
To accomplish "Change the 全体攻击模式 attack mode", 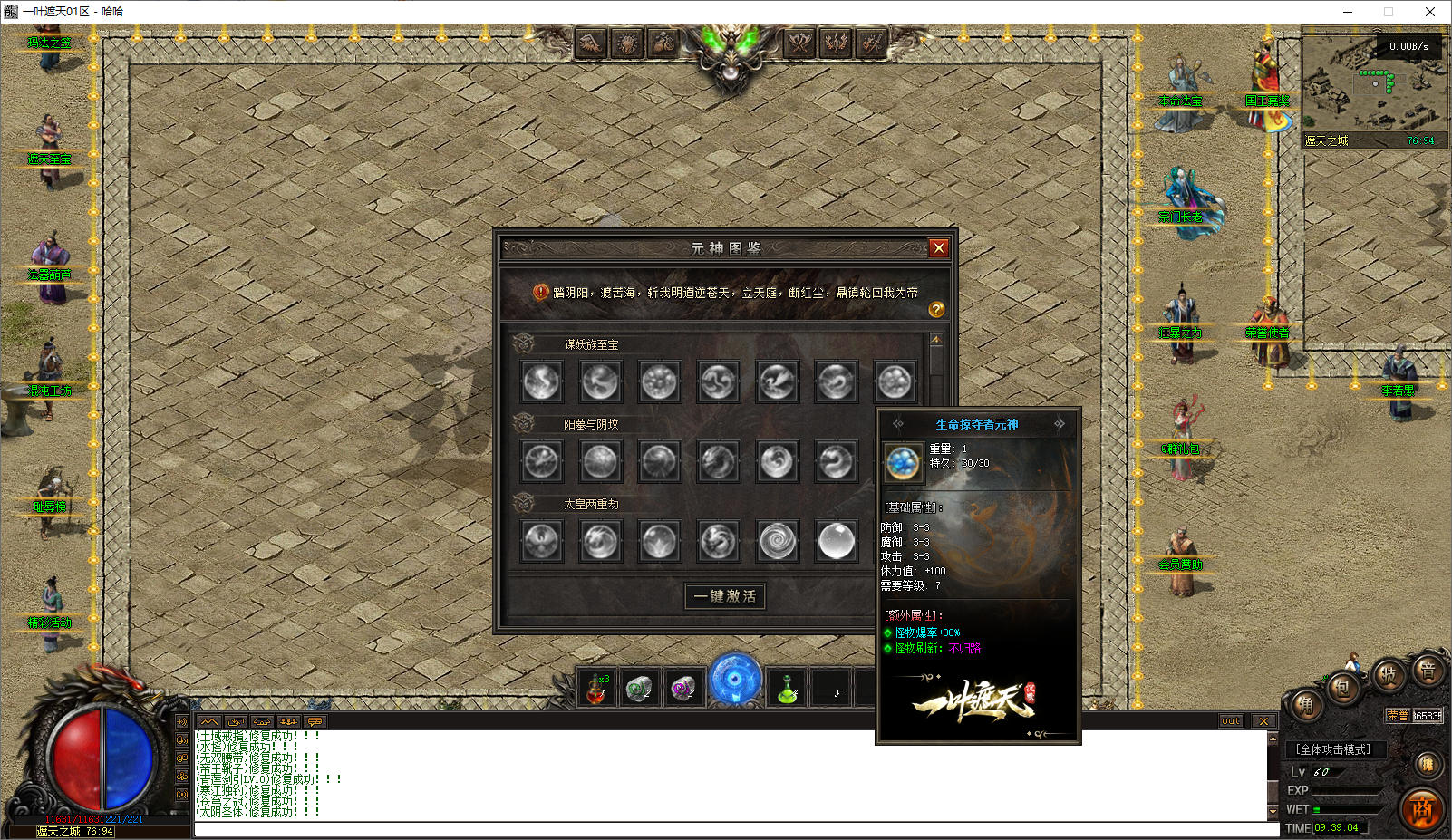I will pyautogui.click(x=1334, y=749).
